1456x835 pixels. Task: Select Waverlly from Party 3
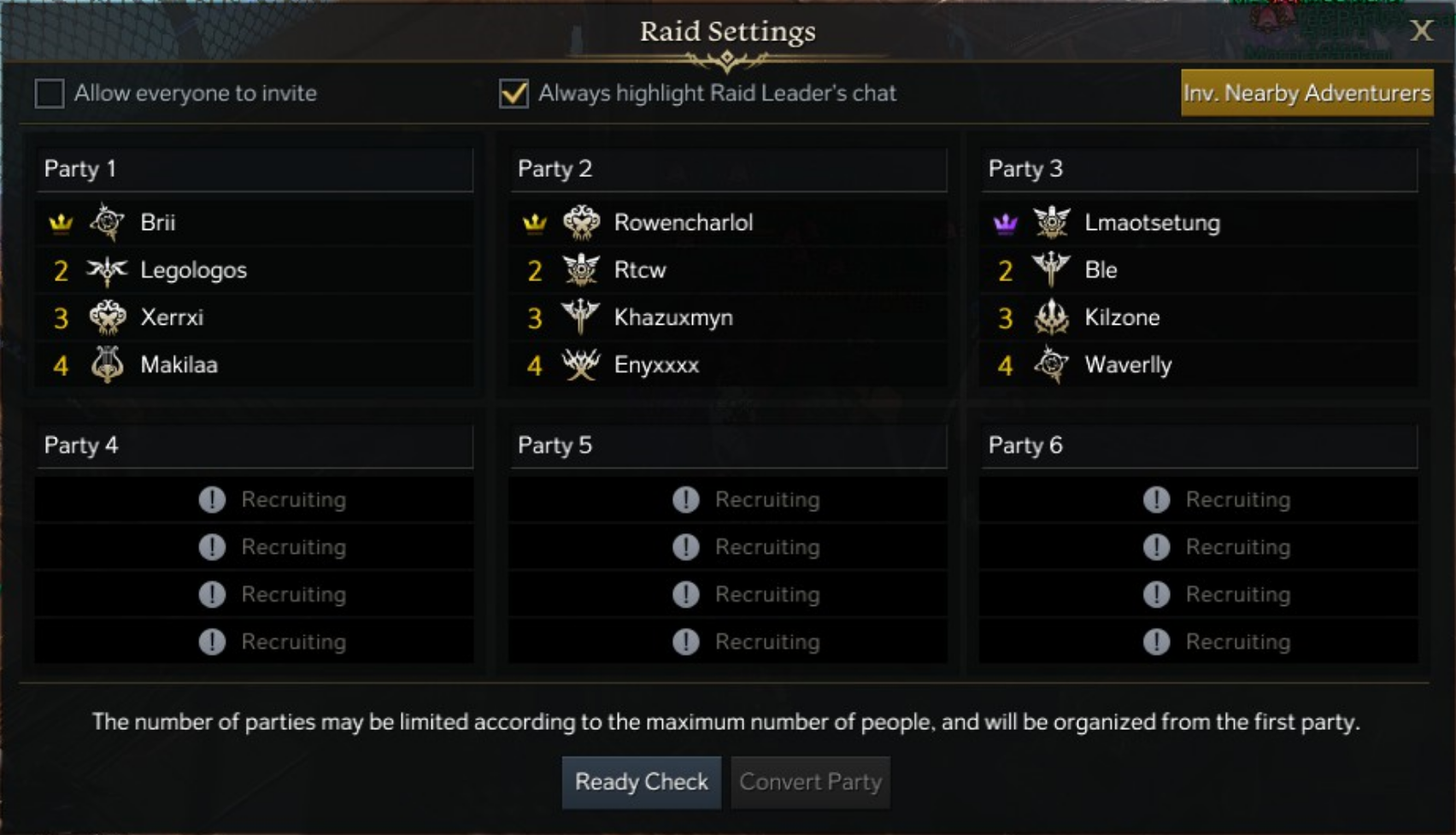[x=1128, y=366]
